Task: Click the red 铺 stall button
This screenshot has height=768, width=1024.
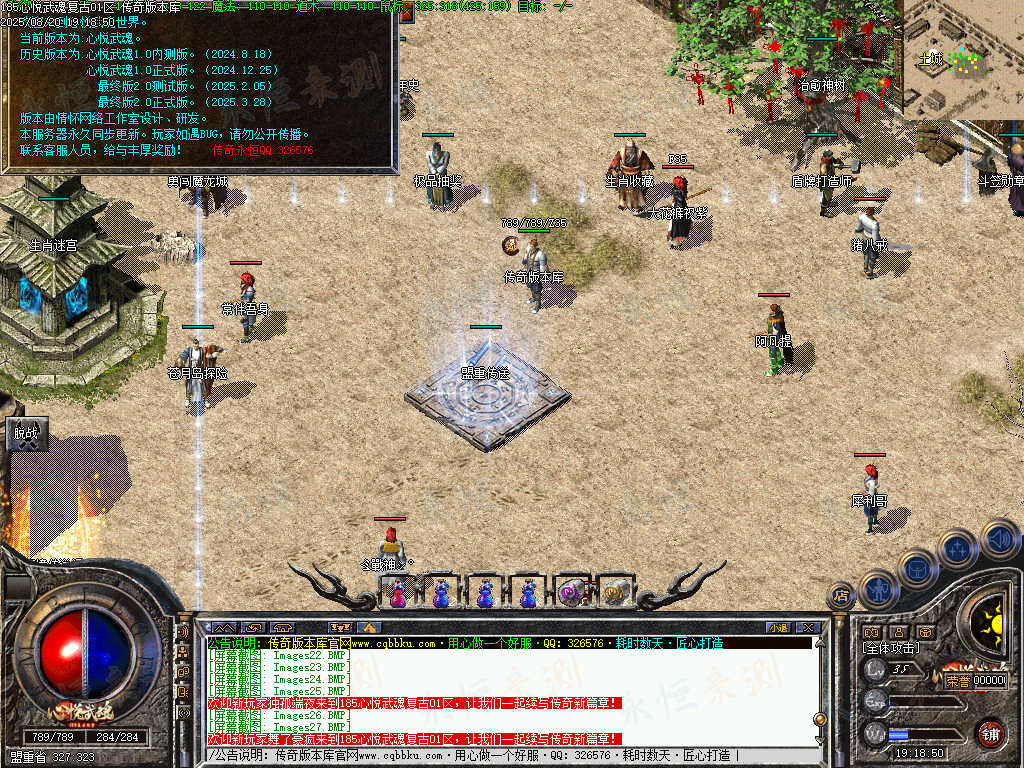Action: (990, 733)
